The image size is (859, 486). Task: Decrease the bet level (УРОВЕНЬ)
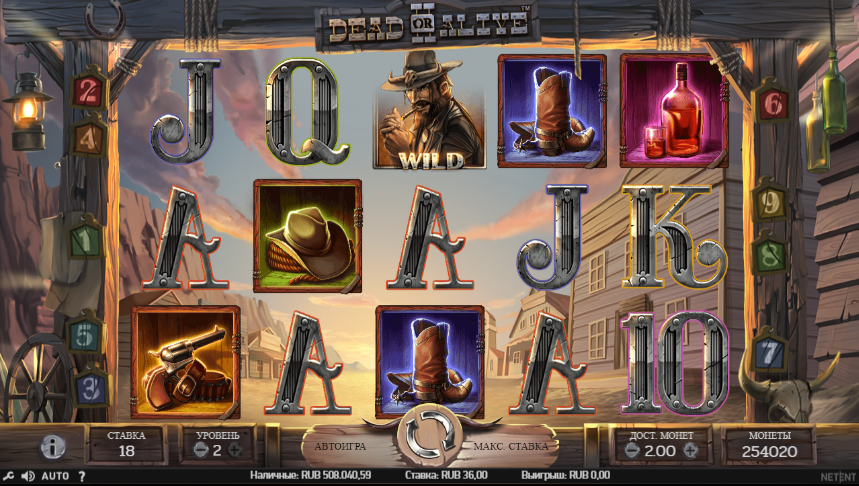click(197, 452)
